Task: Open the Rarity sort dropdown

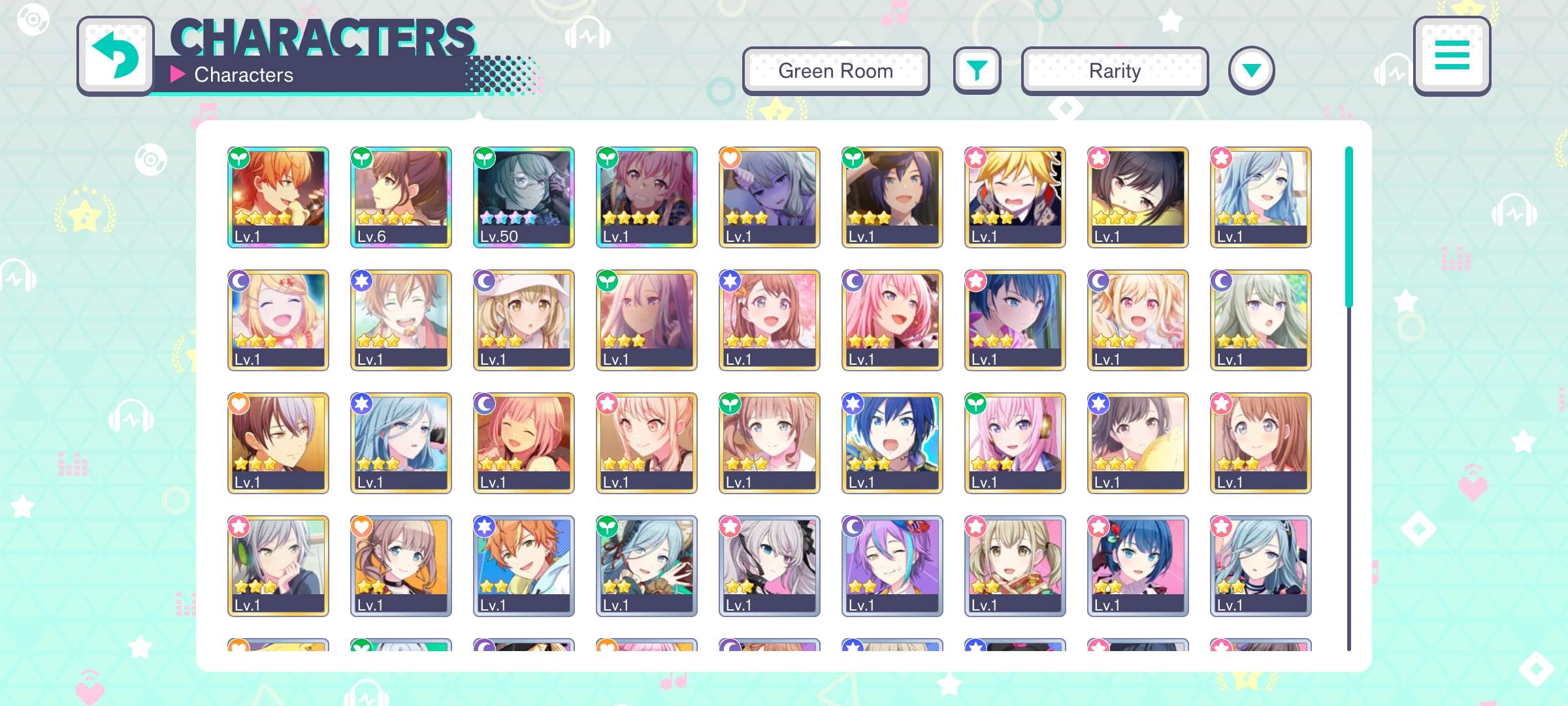Action: 1114,71
